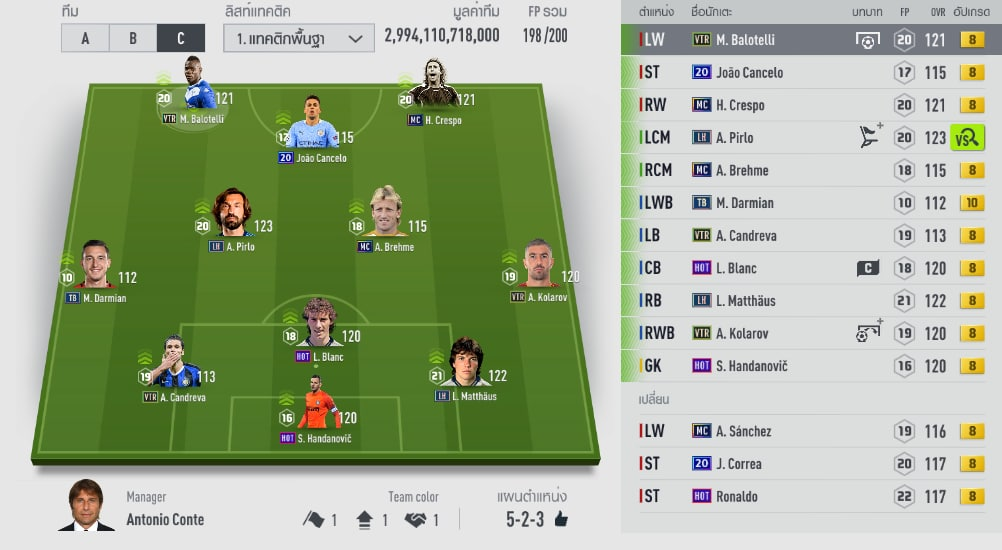Select M. Balotelli on the pitch

coord(199,92)
